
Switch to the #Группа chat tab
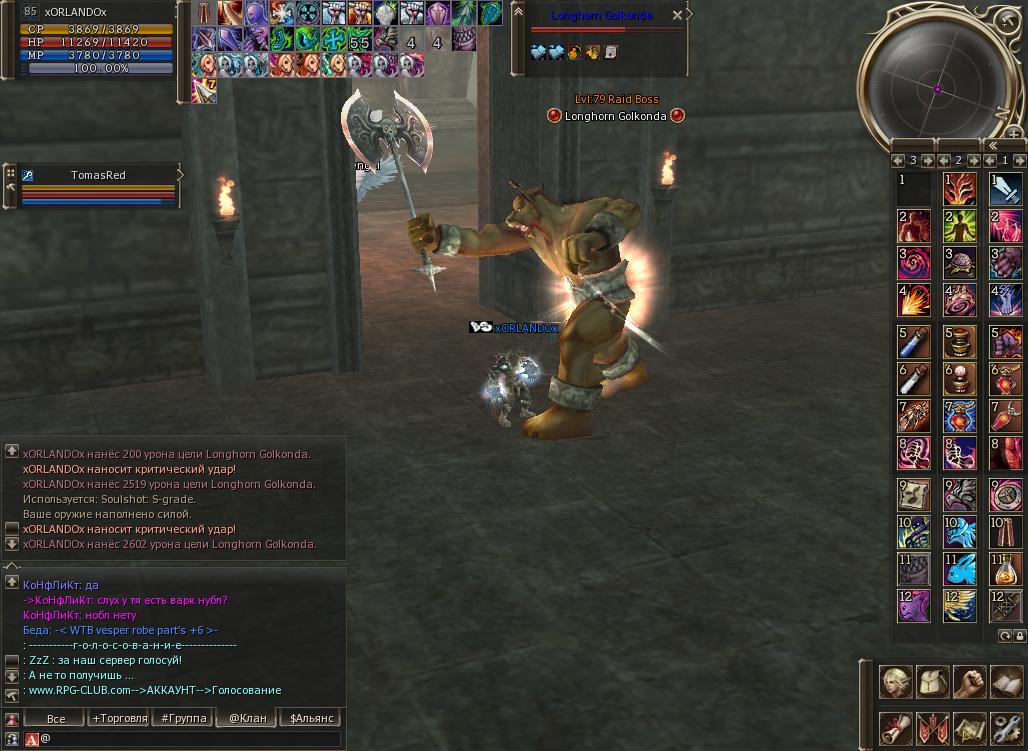[183, 718]
